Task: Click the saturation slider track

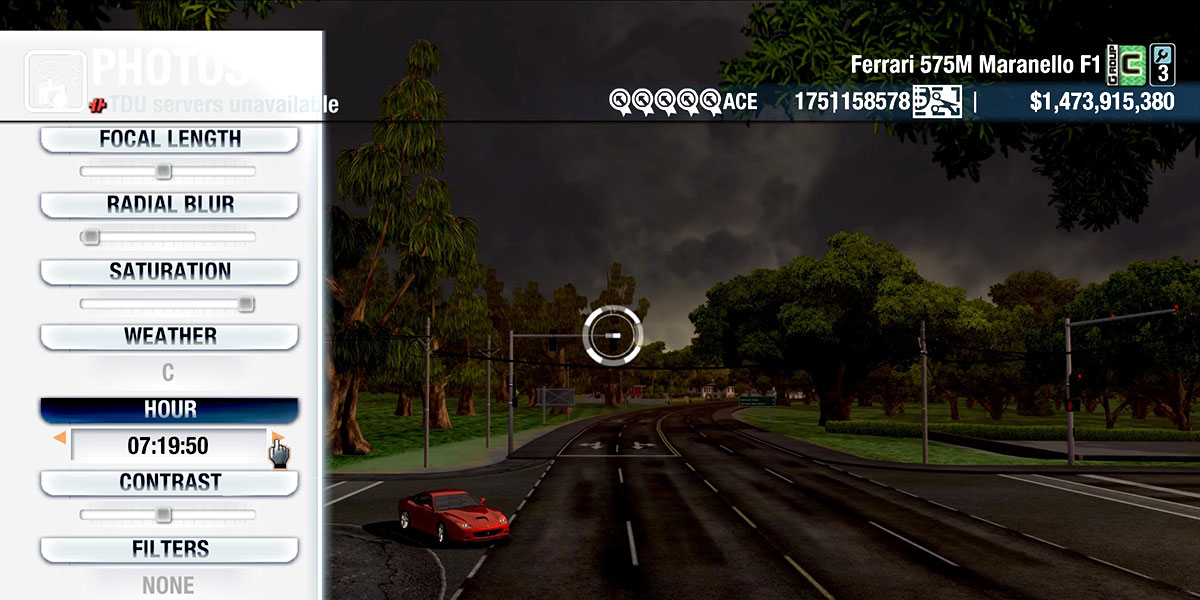Action: coord(168,304)
